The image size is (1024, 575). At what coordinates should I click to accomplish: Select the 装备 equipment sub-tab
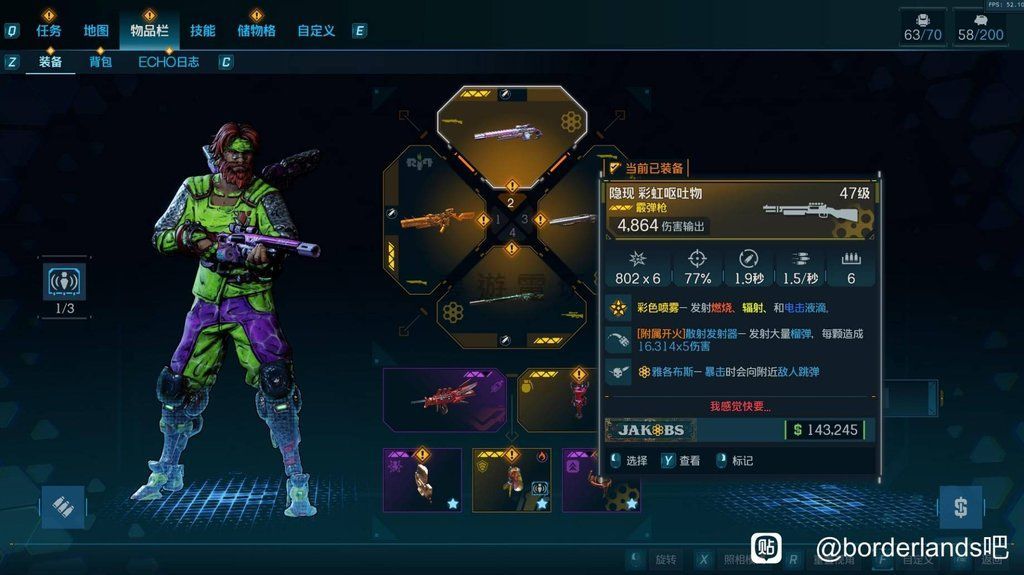click(51, 62)
